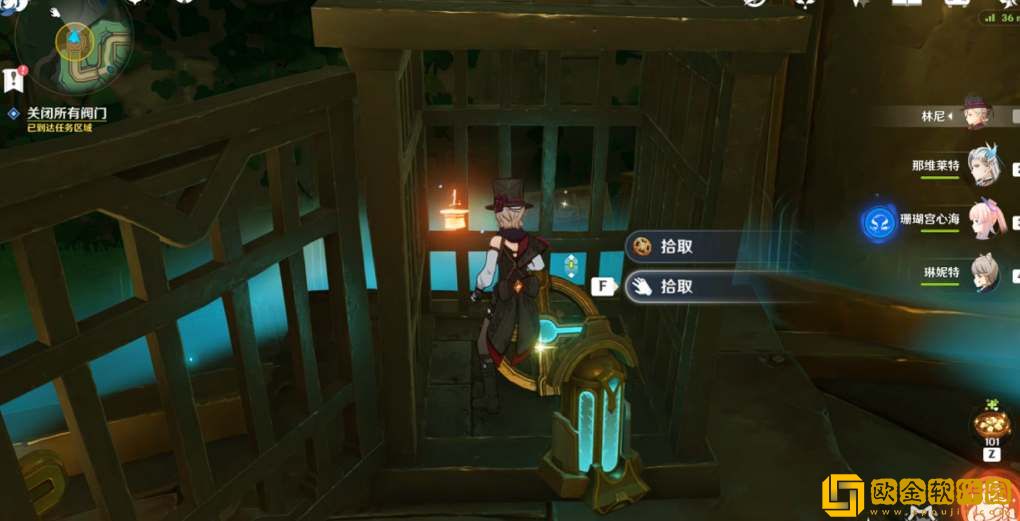The width and height of the screenshot is (1020, 521).
Task: Switch to party member 那维莱特
Action: [x=982, y=166]
